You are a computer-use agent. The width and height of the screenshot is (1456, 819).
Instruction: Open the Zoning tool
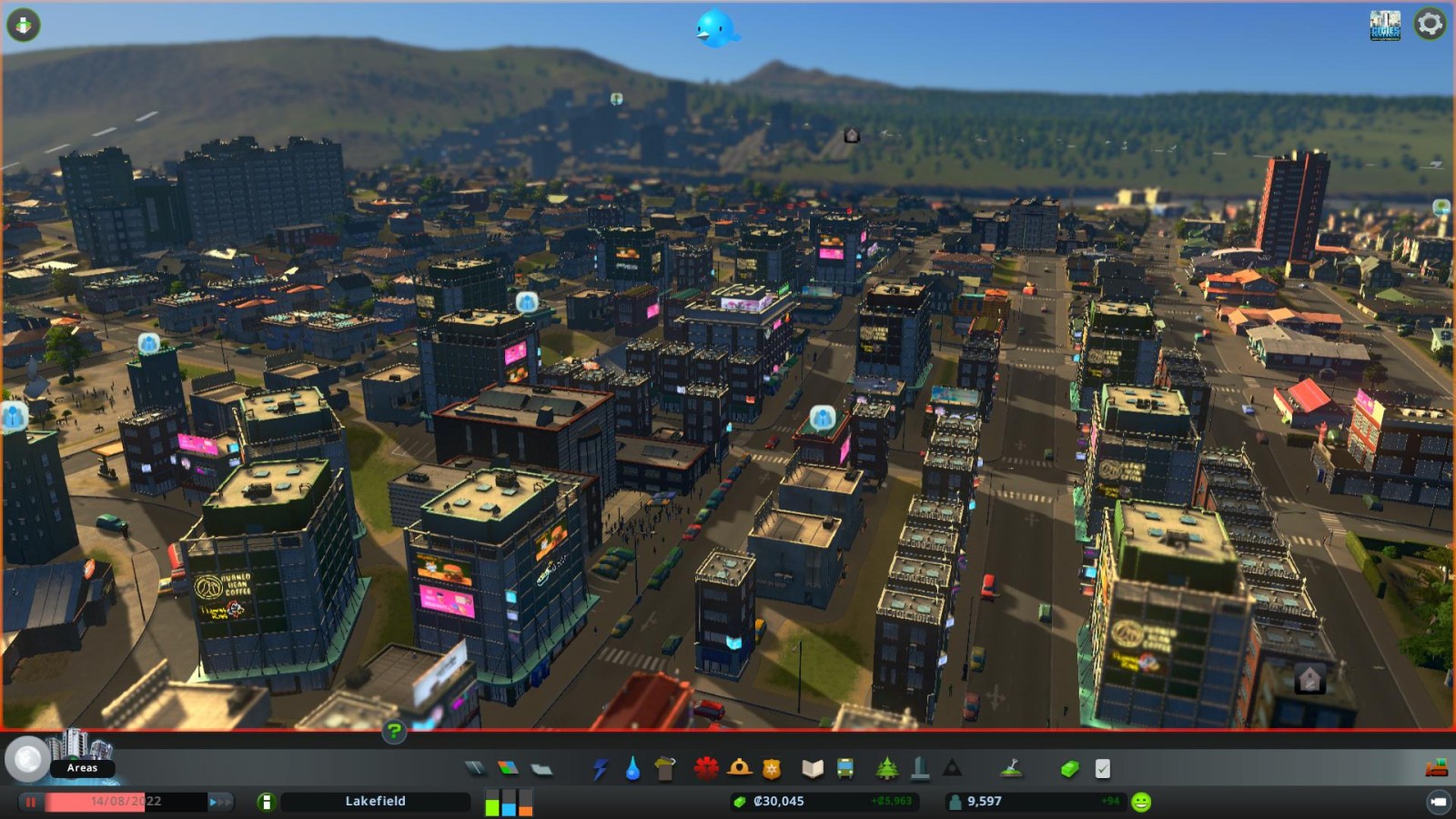(508, 769)
